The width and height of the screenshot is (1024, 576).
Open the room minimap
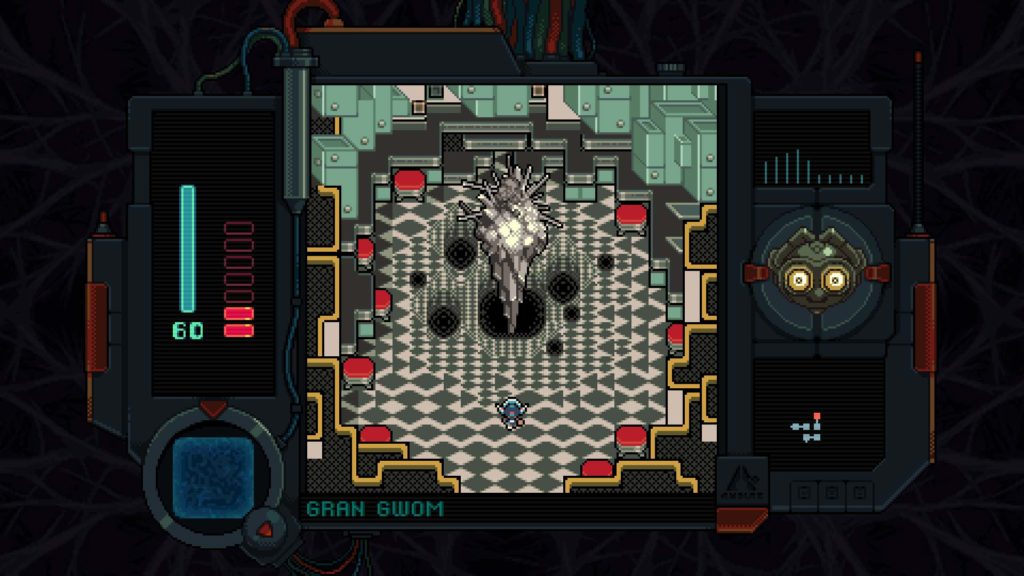(808, 428)
